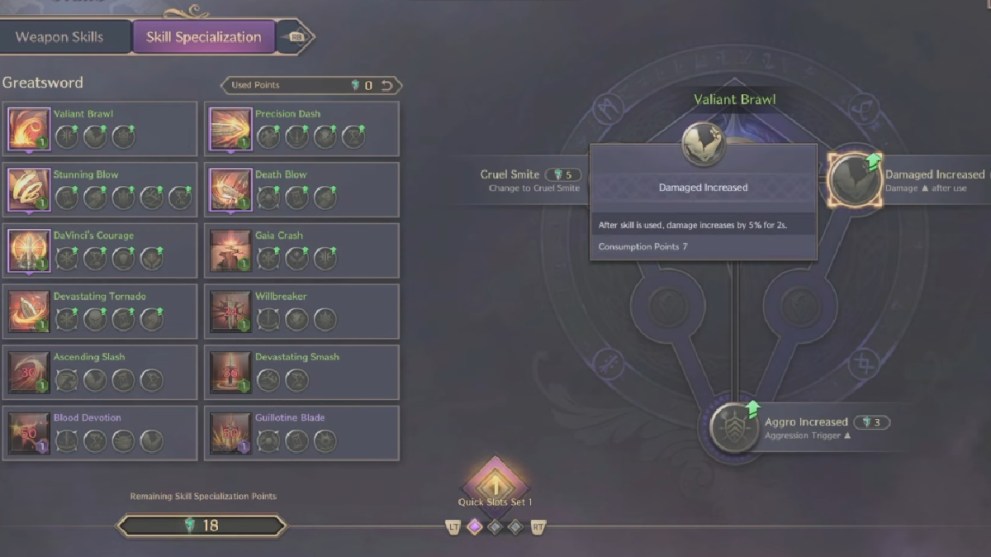Image resolution: width=991 pixels, height=557 pixels.
Task: Click the Willbreaker skill icon
Action: point(229,311)
